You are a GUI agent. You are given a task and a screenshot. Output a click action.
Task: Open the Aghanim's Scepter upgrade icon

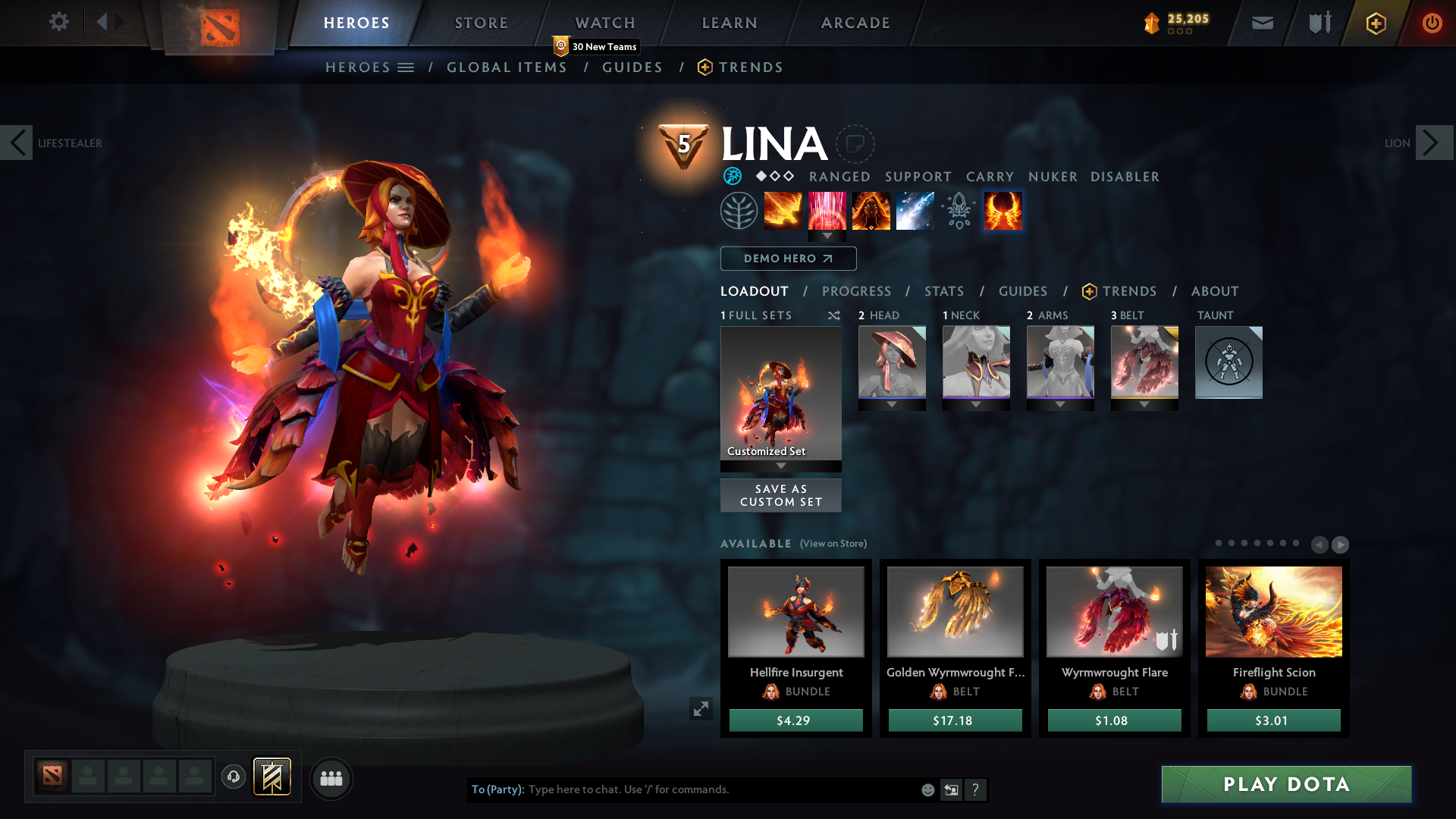tap(958, 211)
